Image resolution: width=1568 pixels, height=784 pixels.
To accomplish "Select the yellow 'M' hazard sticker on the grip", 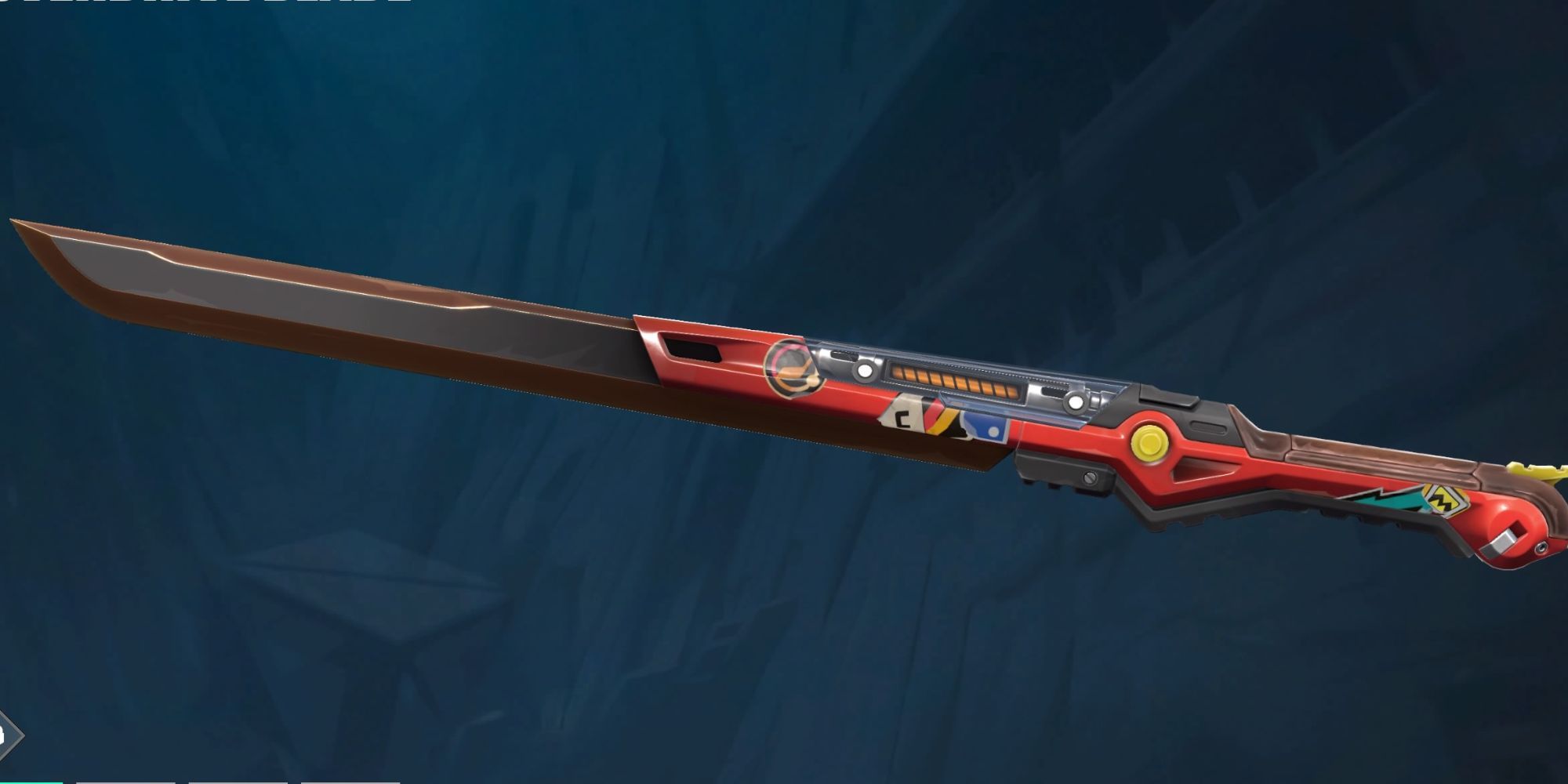I will 1445,500.
